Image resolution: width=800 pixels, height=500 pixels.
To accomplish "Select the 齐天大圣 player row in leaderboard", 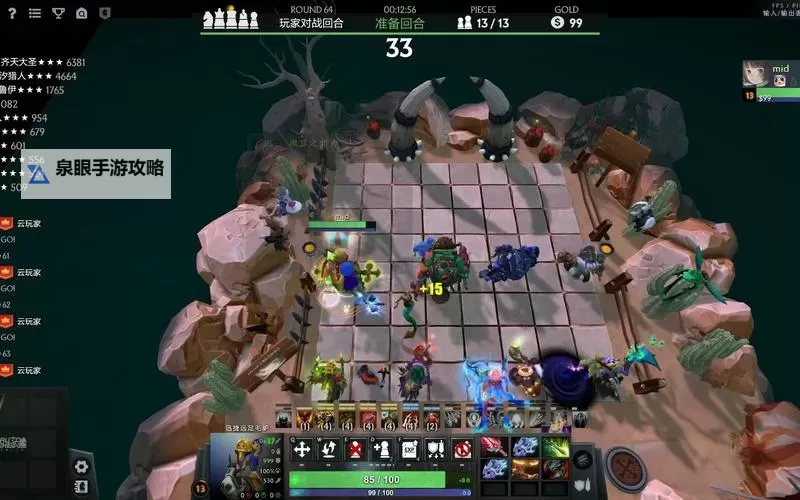I will point(42,62).
